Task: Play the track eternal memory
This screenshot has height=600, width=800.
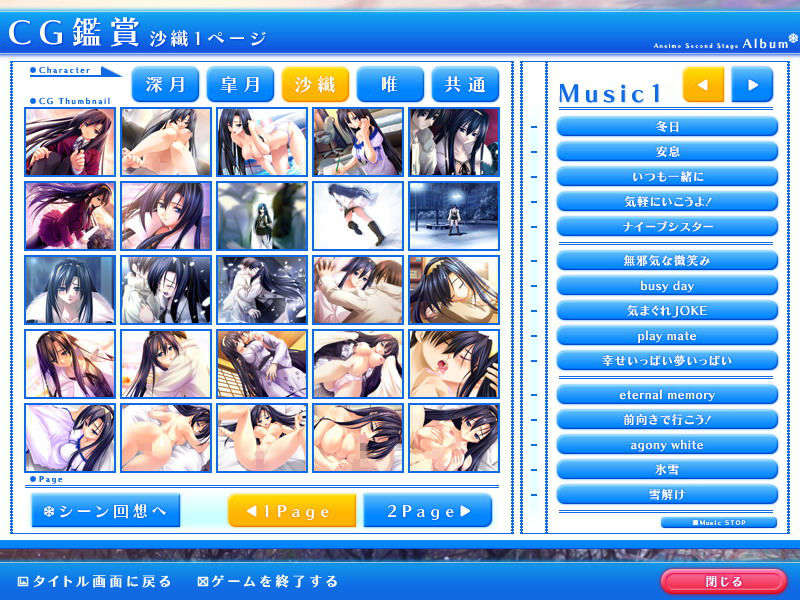Action: pos(667,395)
